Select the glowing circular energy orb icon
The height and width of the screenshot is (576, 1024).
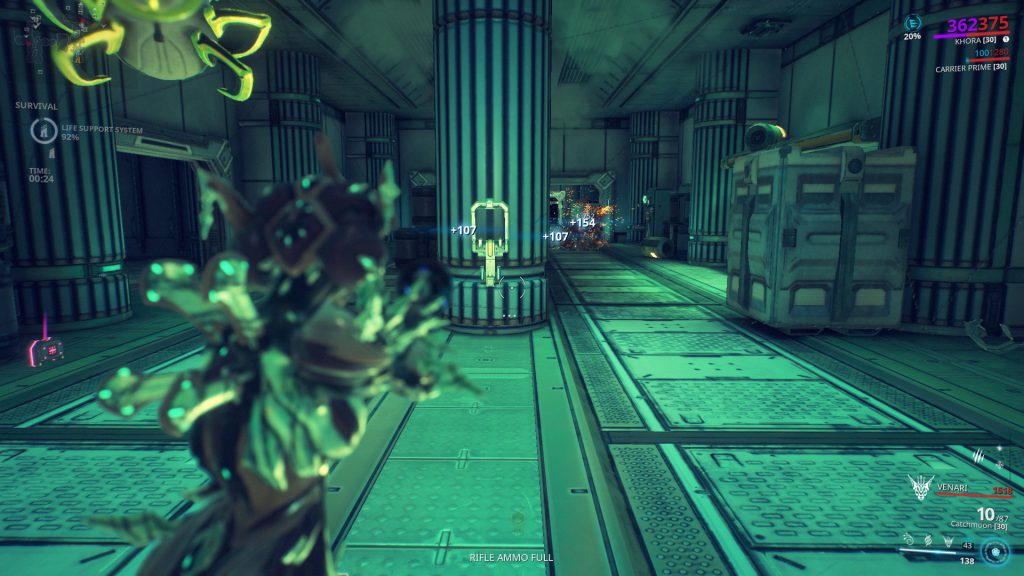[x=994, y=551]
